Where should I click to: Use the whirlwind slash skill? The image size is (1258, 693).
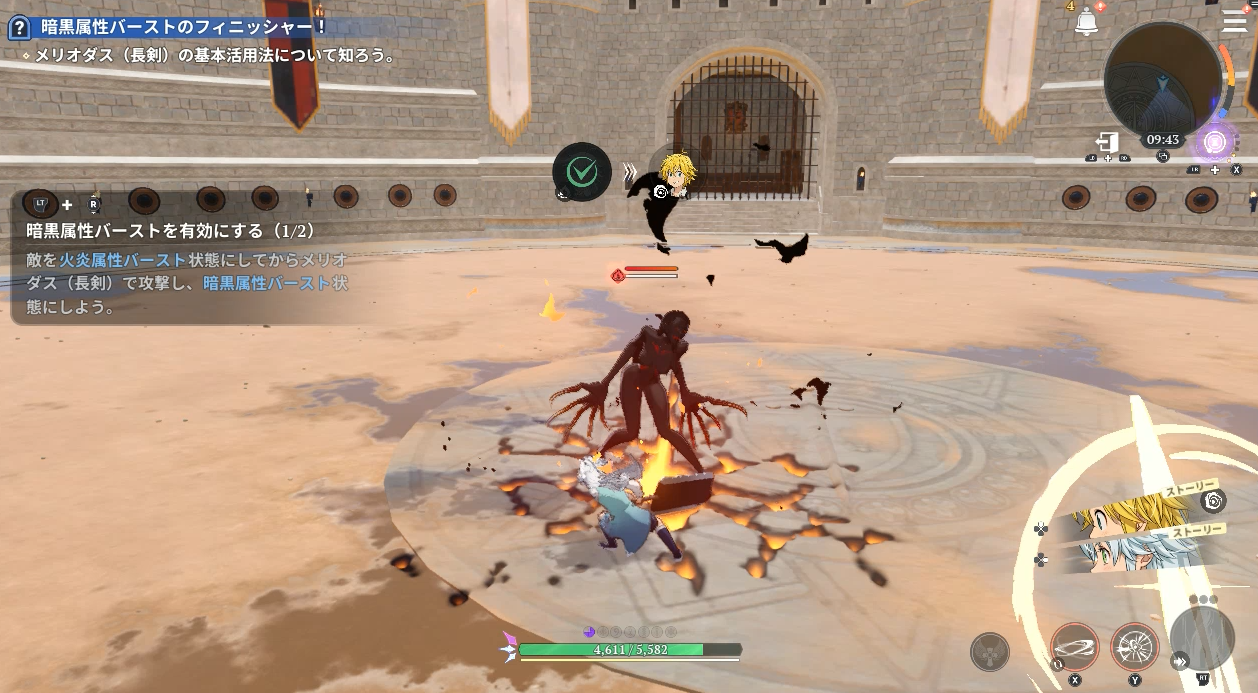tap(1075, 647)
